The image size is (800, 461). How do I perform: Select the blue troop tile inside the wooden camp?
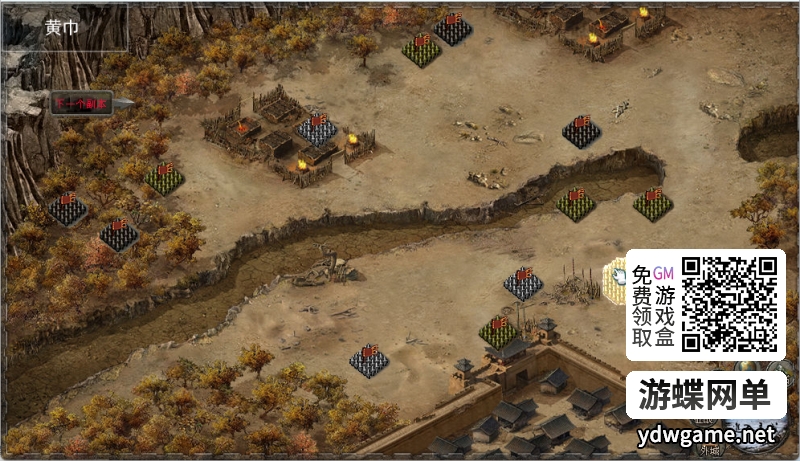pos(317,130)
